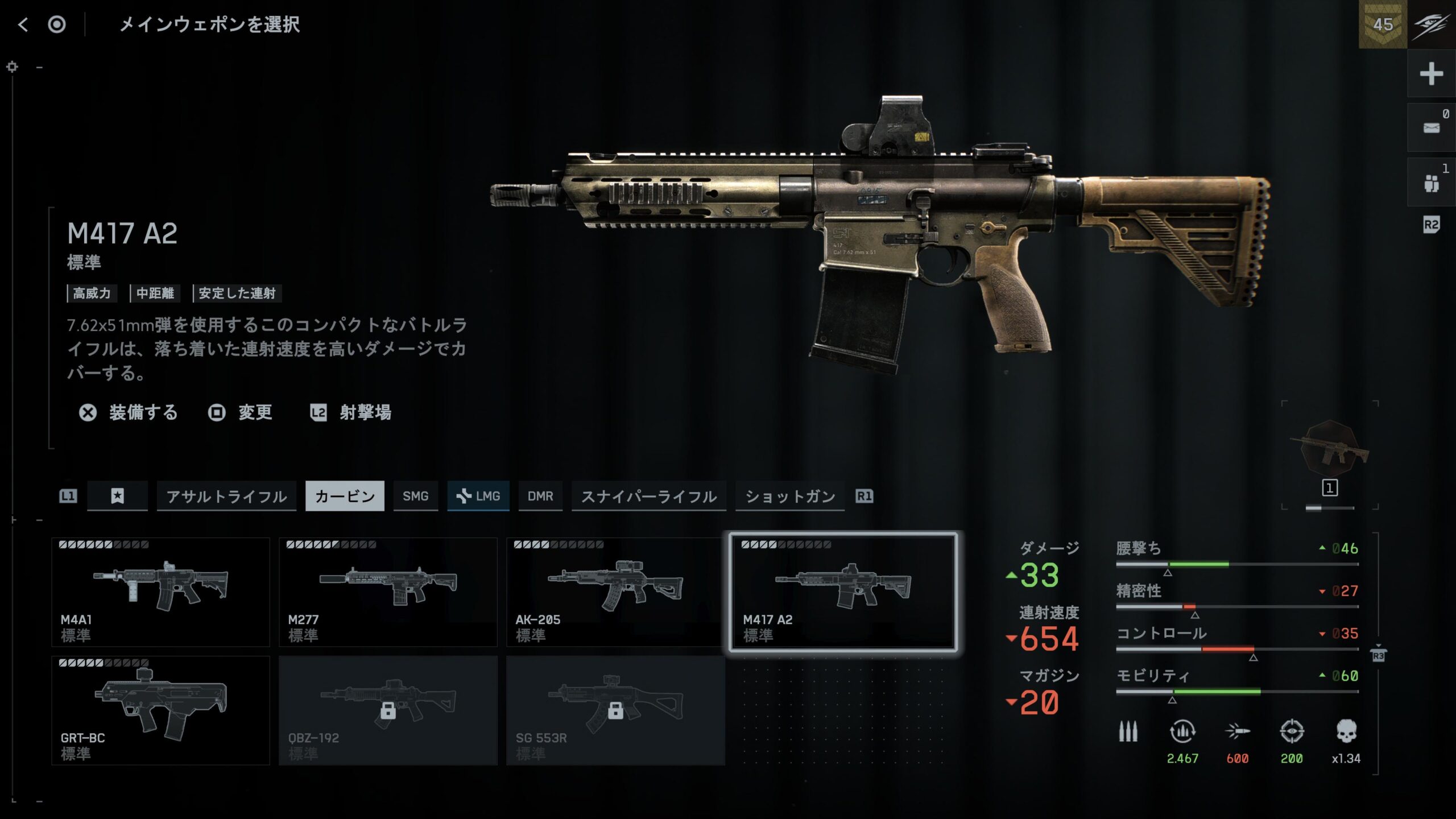
Task: Choose the Shotgun (ショットガン) tab
Action: coord(789,497)
